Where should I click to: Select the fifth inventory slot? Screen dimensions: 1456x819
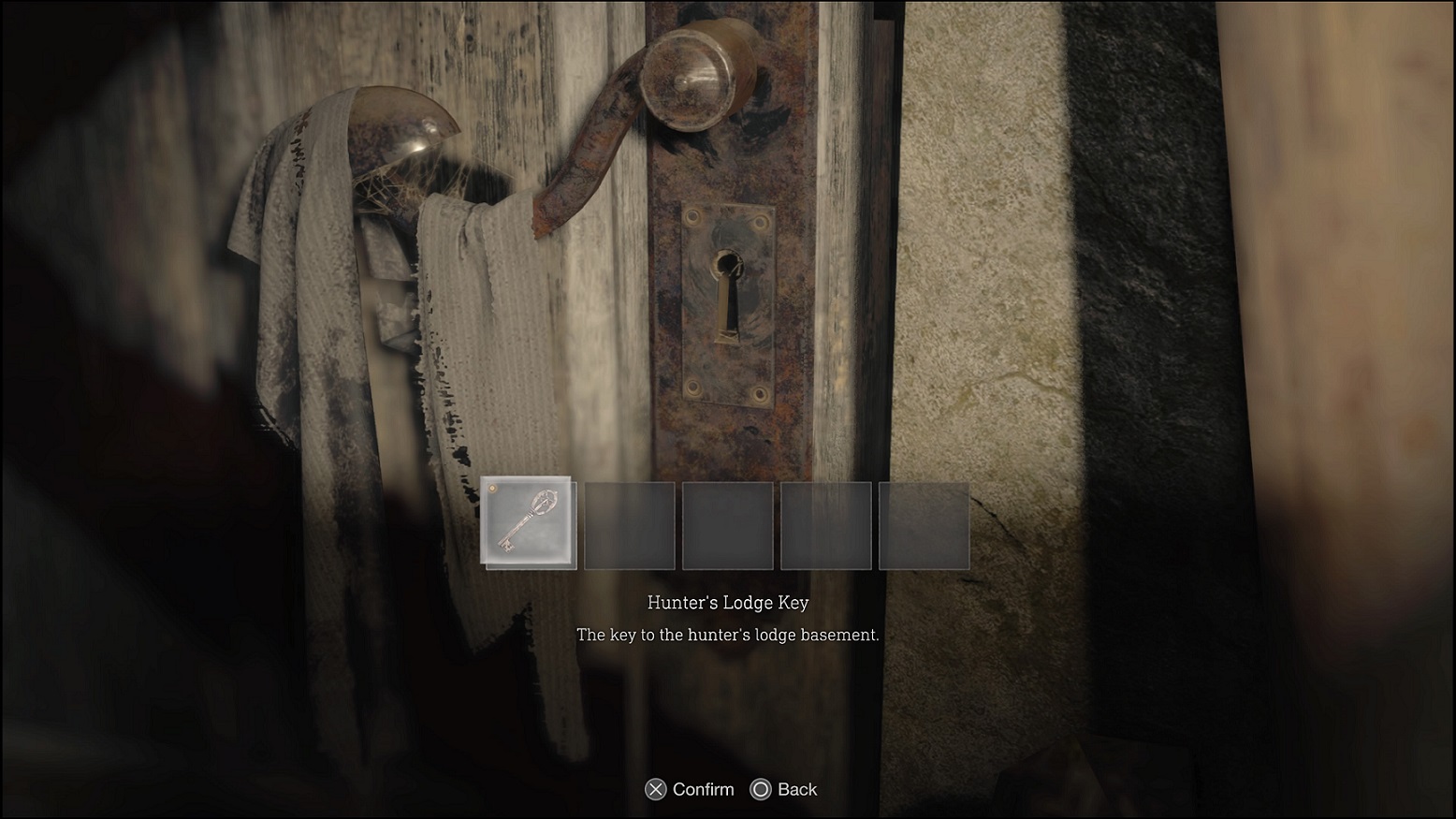[x=925, y=525]
